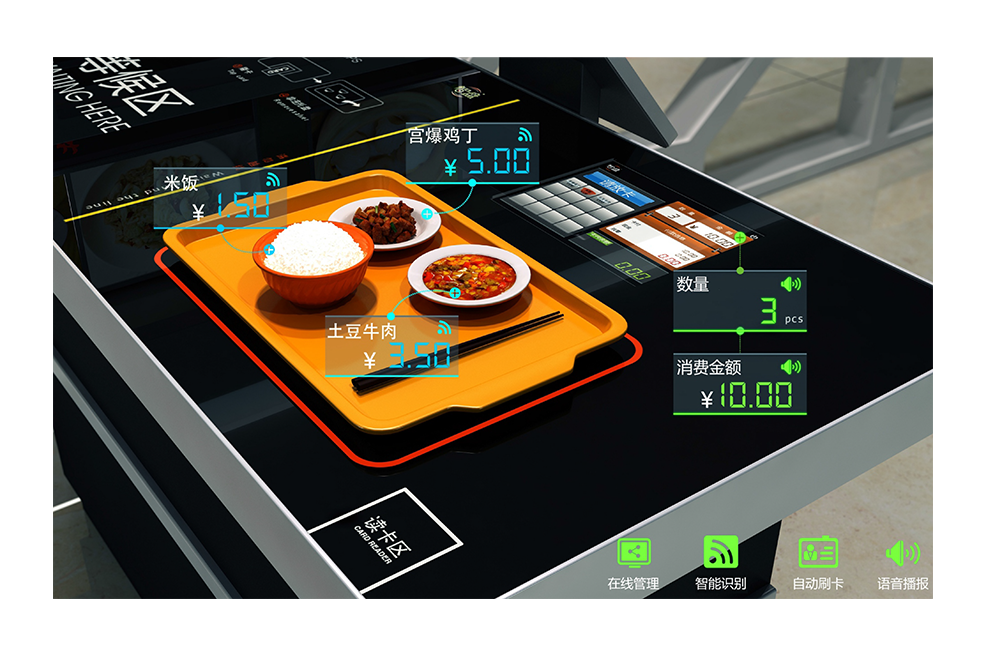Open the 在线管理 online management icon

pos(633,552)
